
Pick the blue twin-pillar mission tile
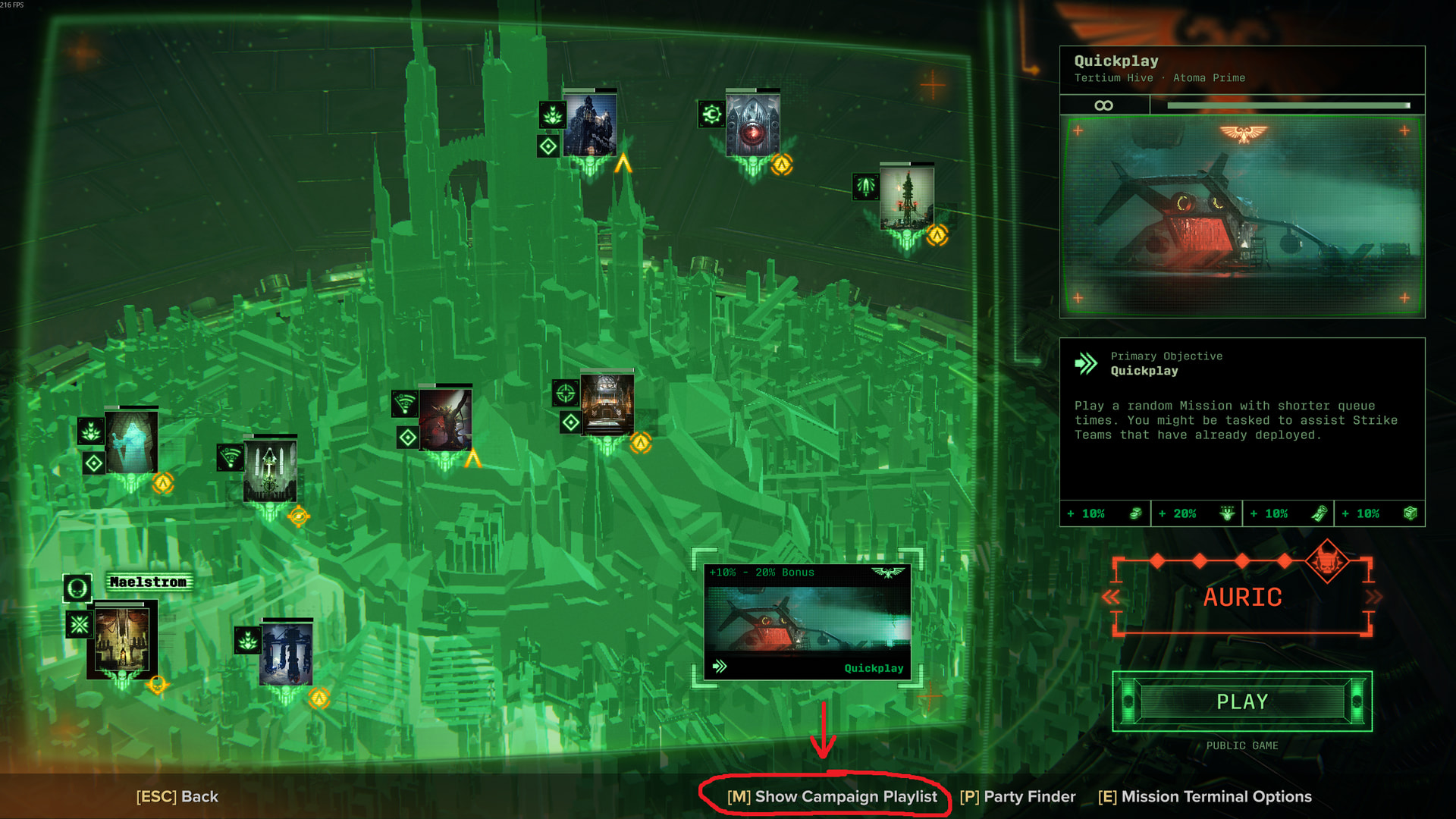(x=286, y=652)
